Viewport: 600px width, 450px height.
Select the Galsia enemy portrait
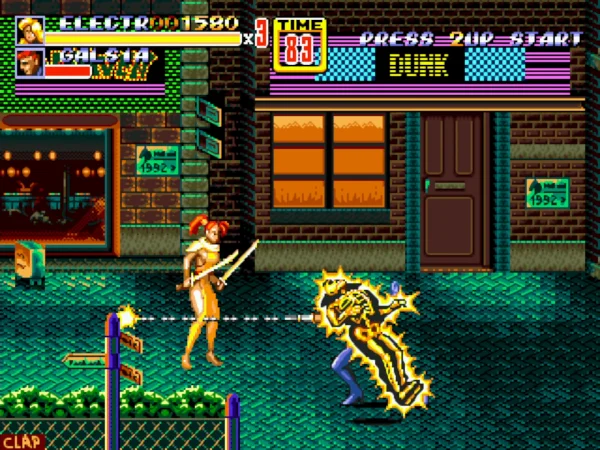[x=30, y=63]
